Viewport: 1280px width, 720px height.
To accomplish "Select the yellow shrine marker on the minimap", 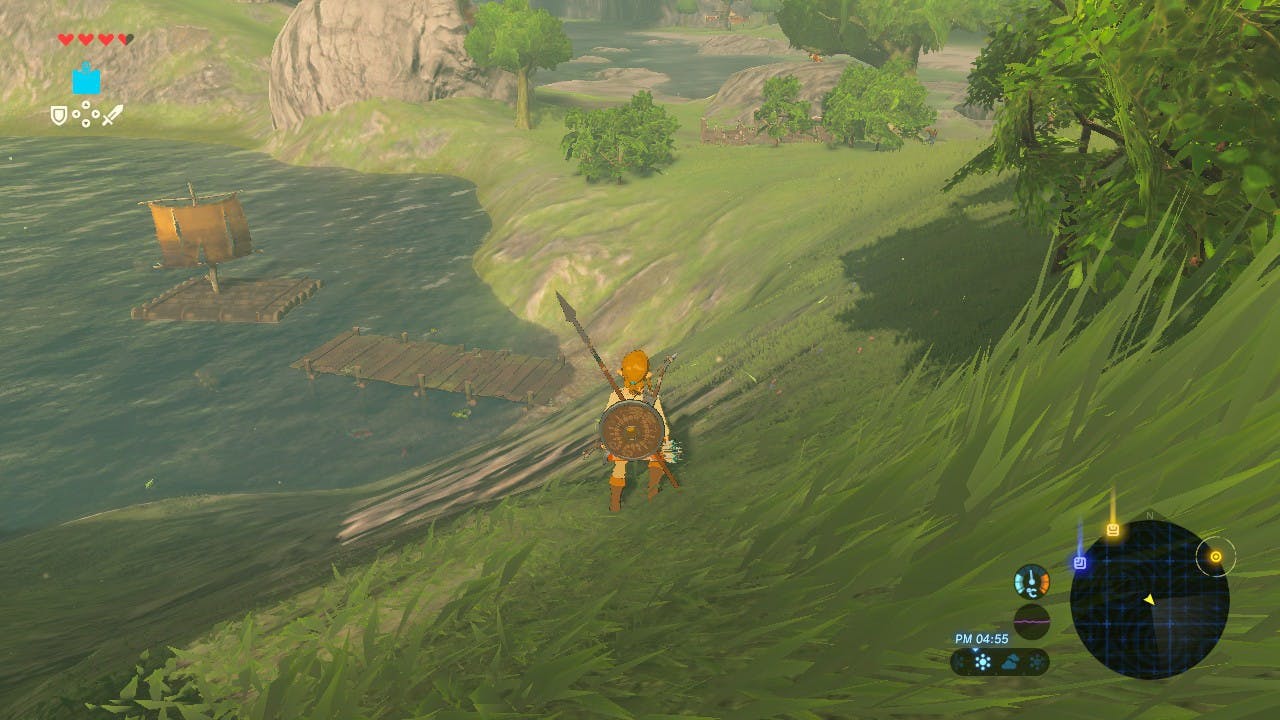I will pos(1112,530).
